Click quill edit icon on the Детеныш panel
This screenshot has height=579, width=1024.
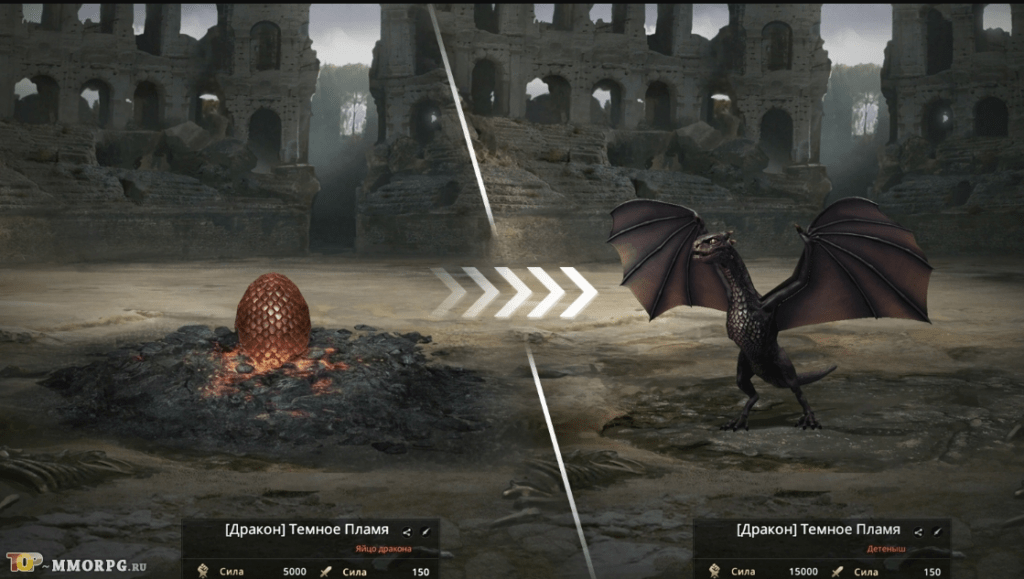coord(936,531)
